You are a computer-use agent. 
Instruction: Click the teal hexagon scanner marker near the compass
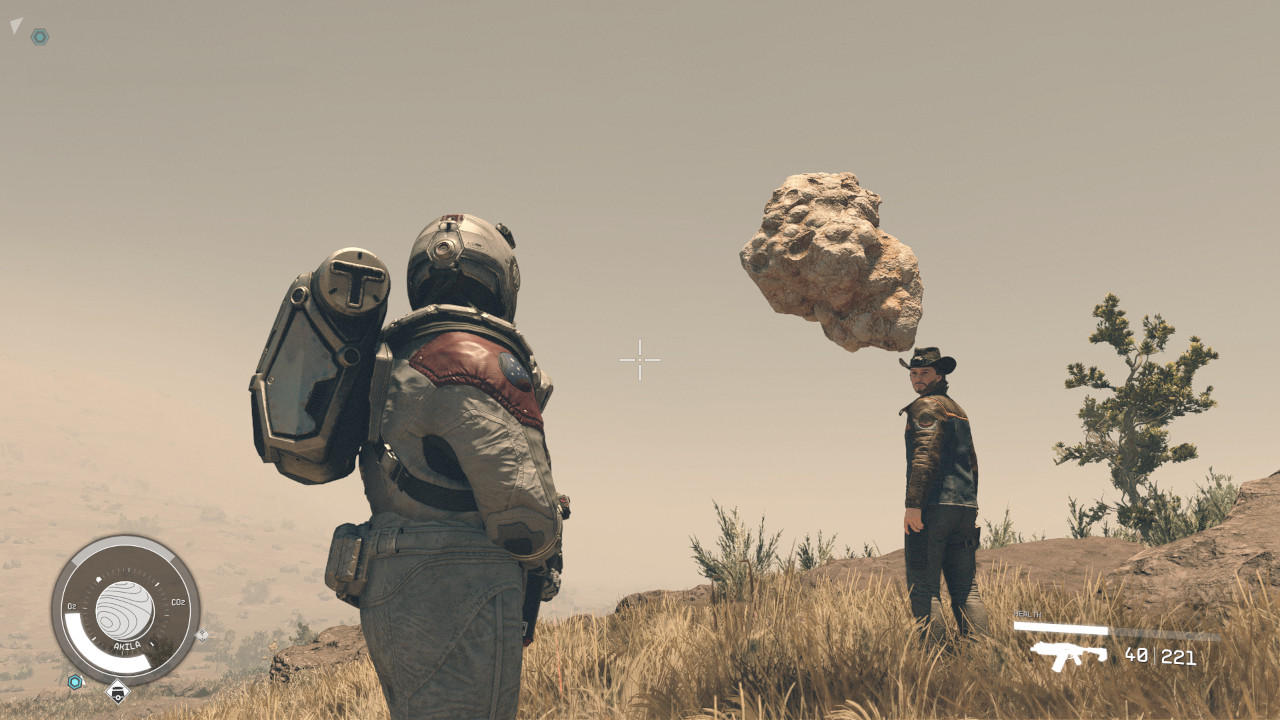pos(74,681)
